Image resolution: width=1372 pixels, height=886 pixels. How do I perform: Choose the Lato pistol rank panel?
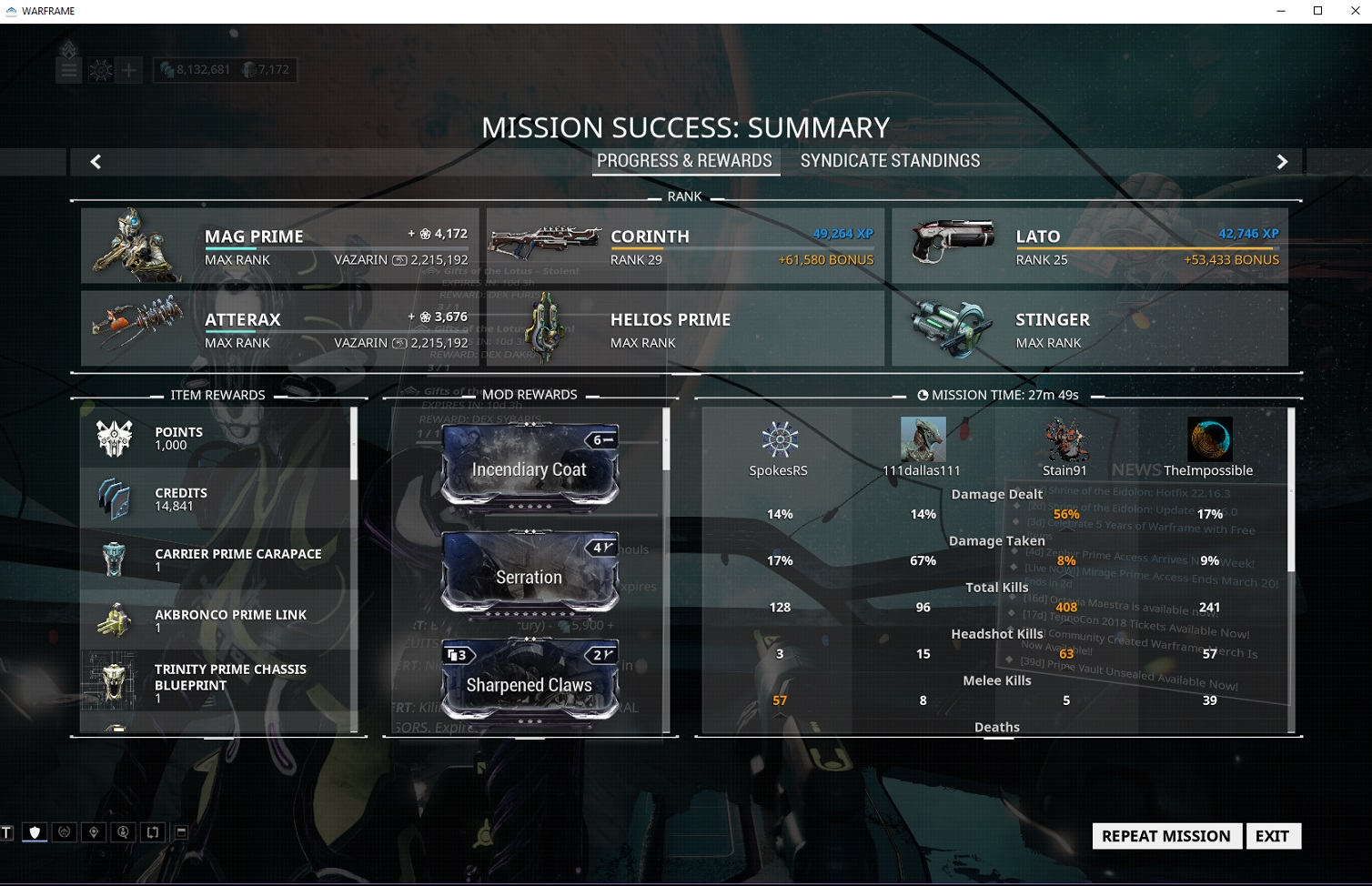tap(1089, 246)
